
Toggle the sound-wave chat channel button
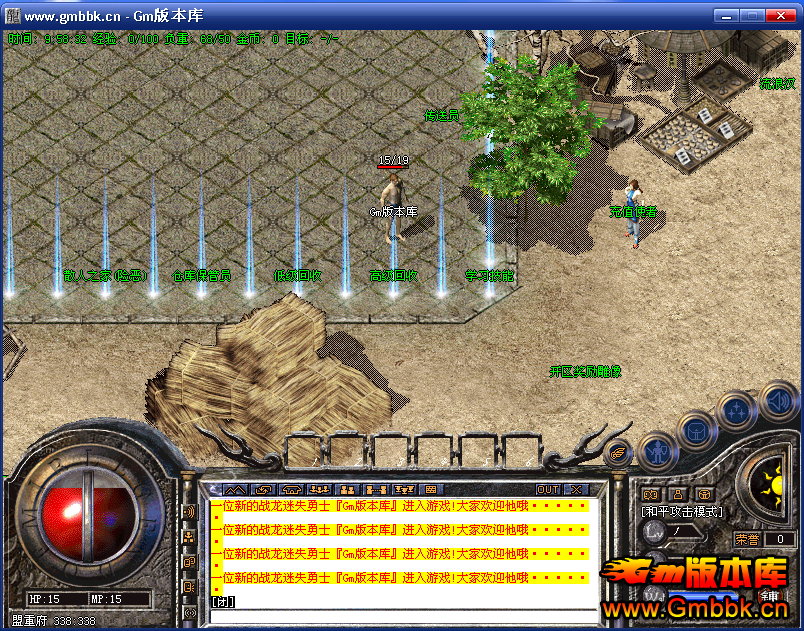click(189, 512)
